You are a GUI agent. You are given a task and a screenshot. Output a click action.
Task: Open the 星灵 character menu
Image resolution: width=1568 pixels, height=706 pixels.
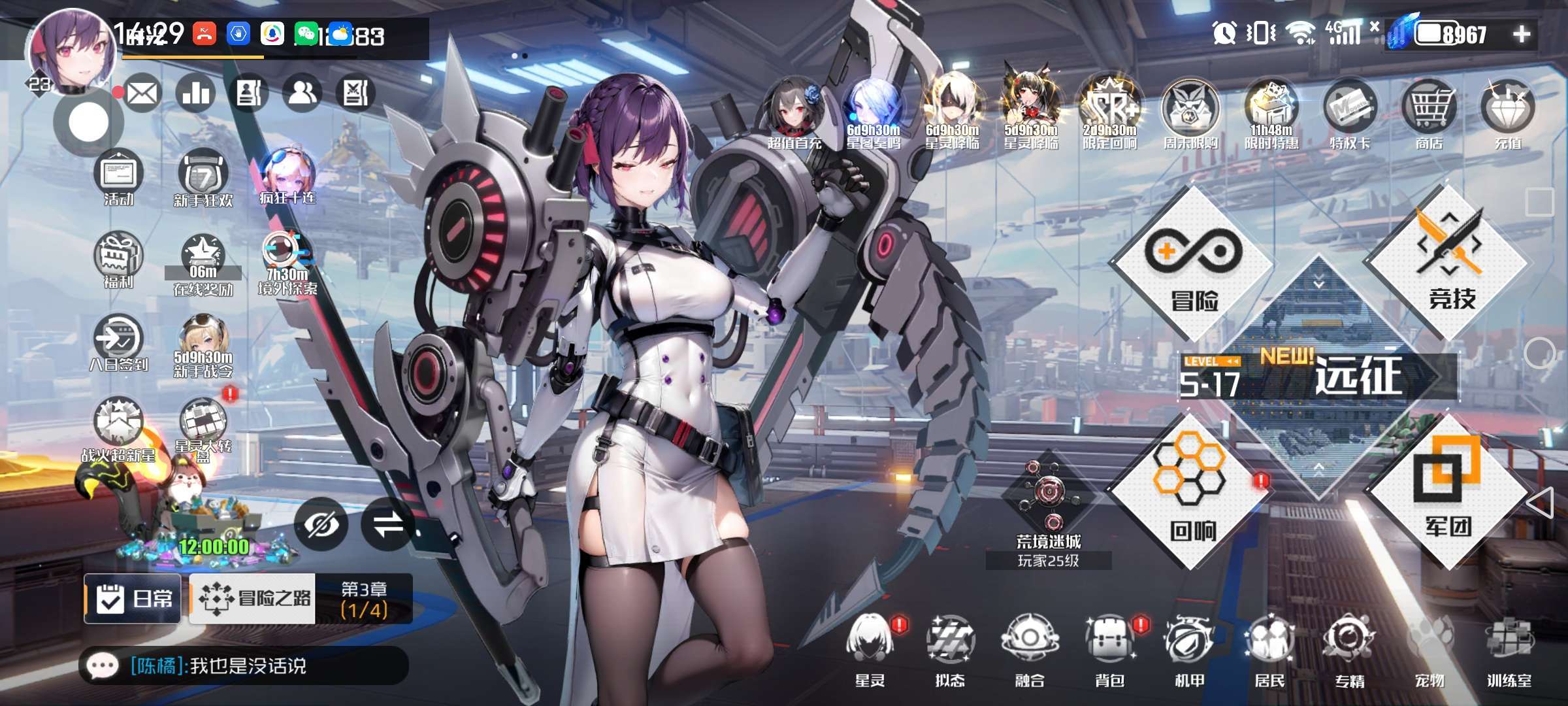tap(870, 648)
